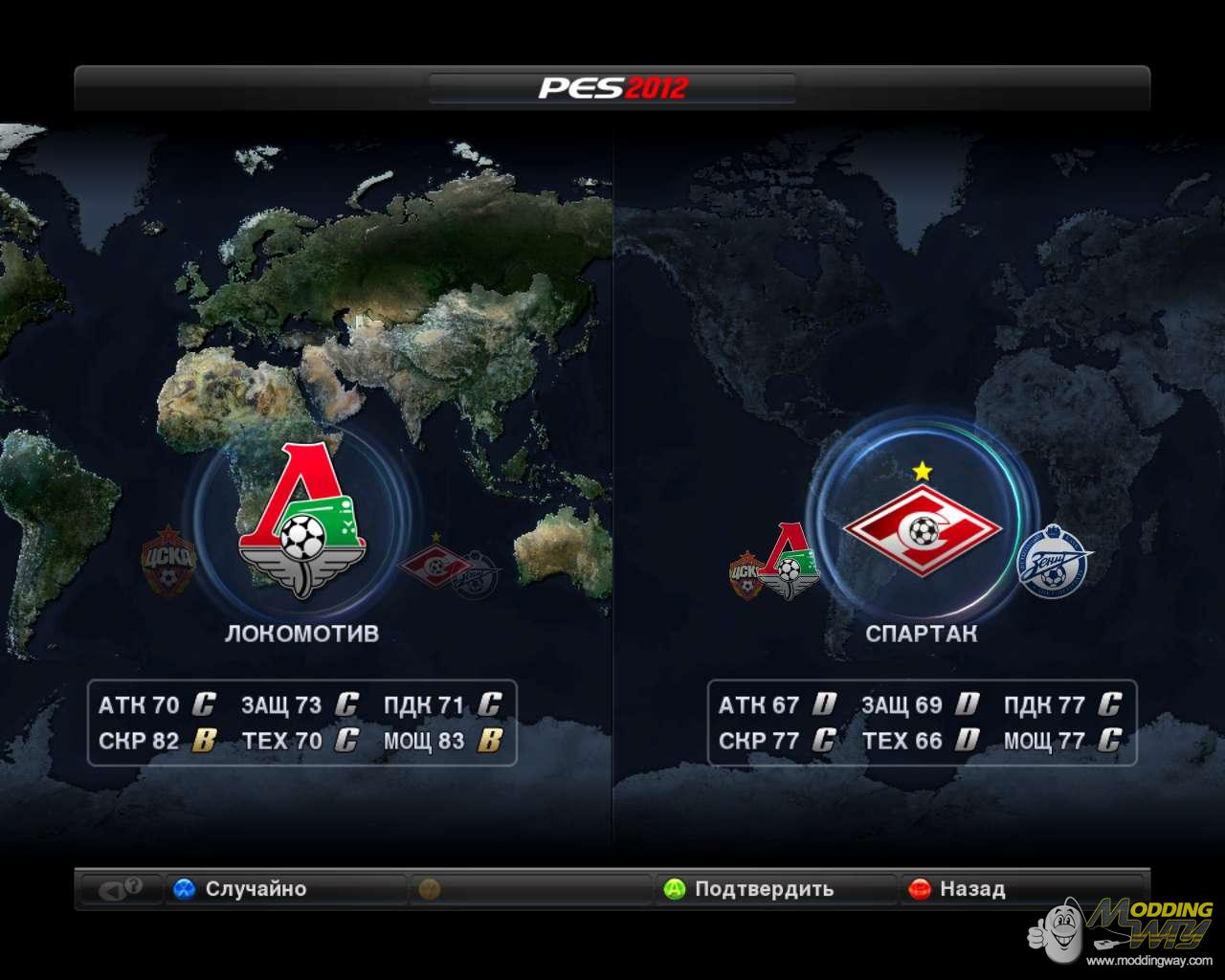Image resolution: width=1225 pixels, height=980 pixels.
Task: Pick the small CSKA crest beside highlighted Spartak
Action: [746, 574]
